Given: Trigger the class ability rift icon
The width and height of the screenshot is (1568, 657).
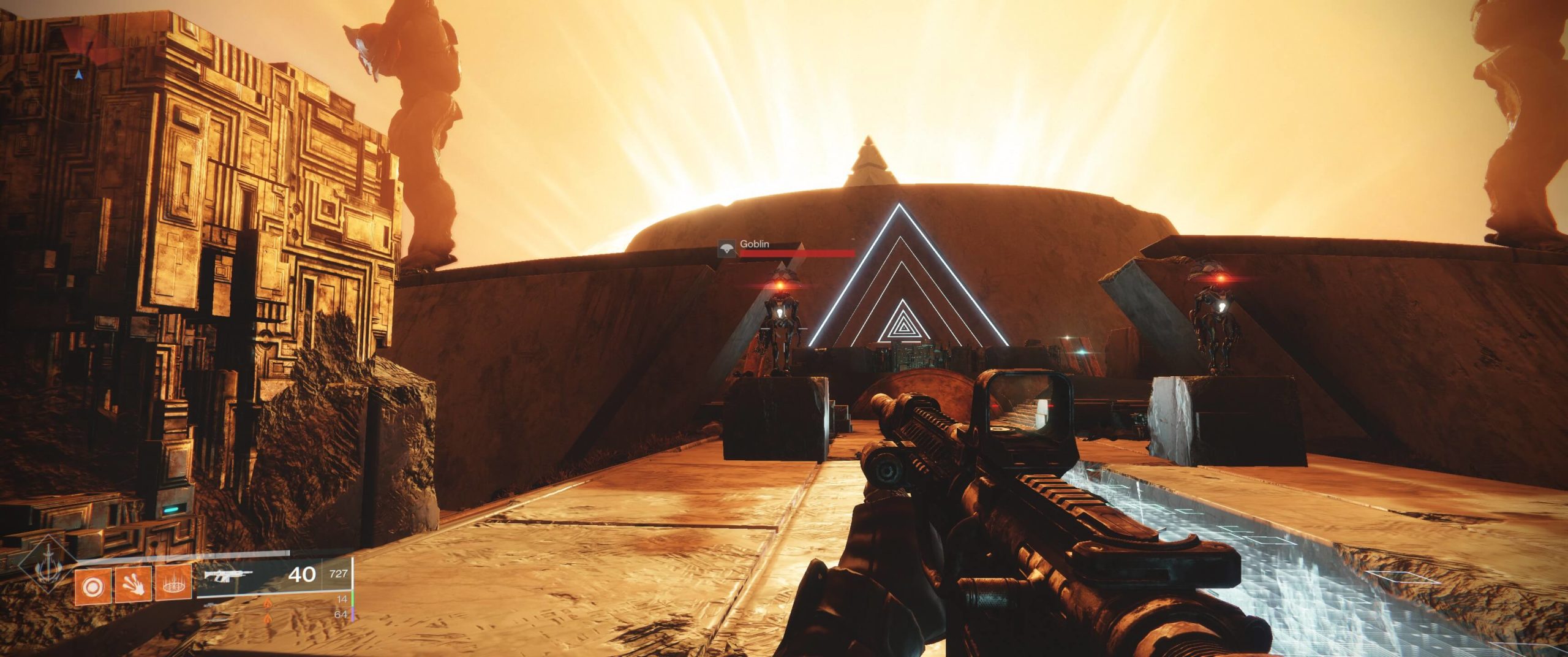Looking at the screenshot, I should (173, 587).
